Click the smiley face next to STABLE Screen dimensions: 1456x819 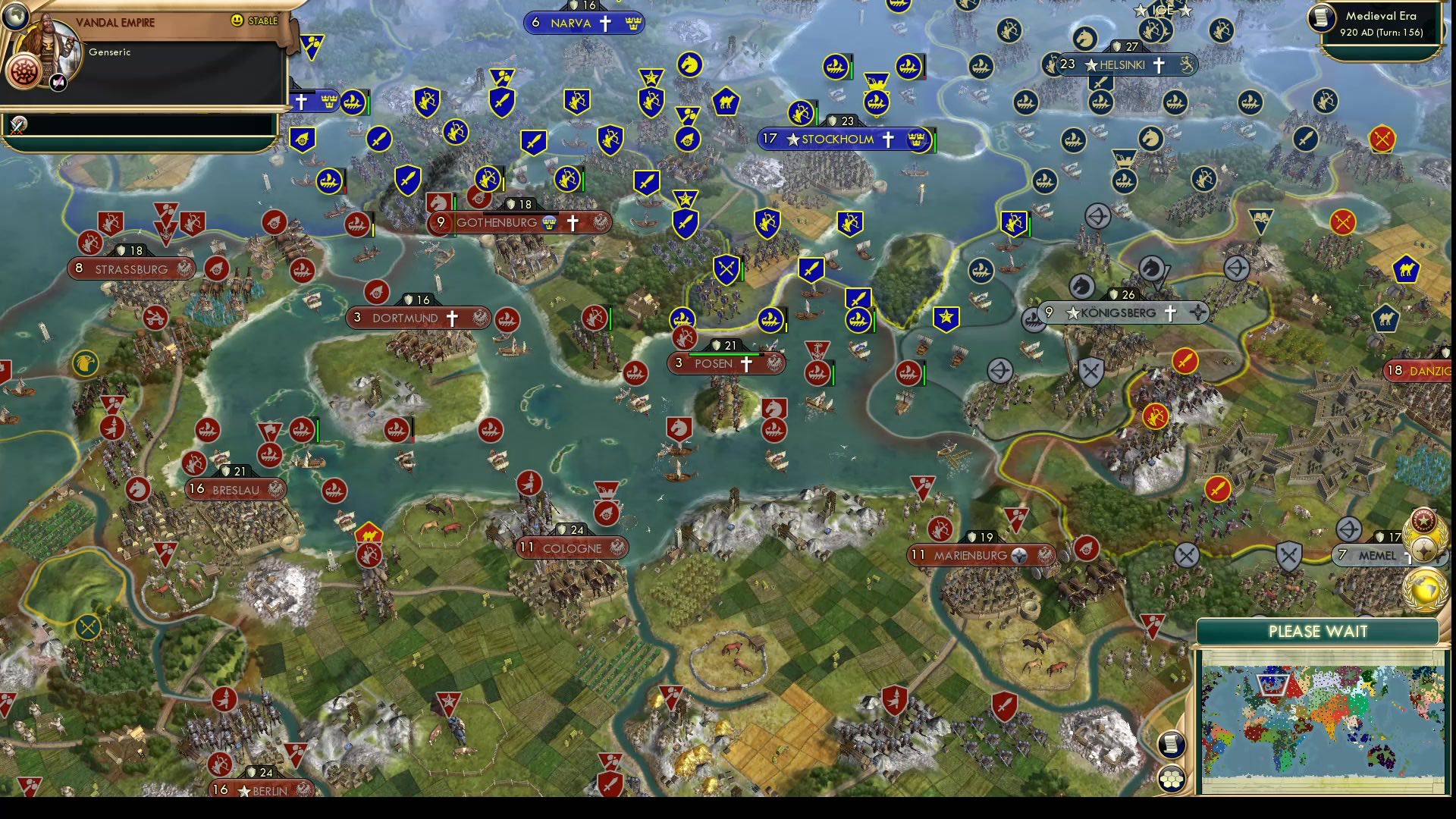pos(237,21)
